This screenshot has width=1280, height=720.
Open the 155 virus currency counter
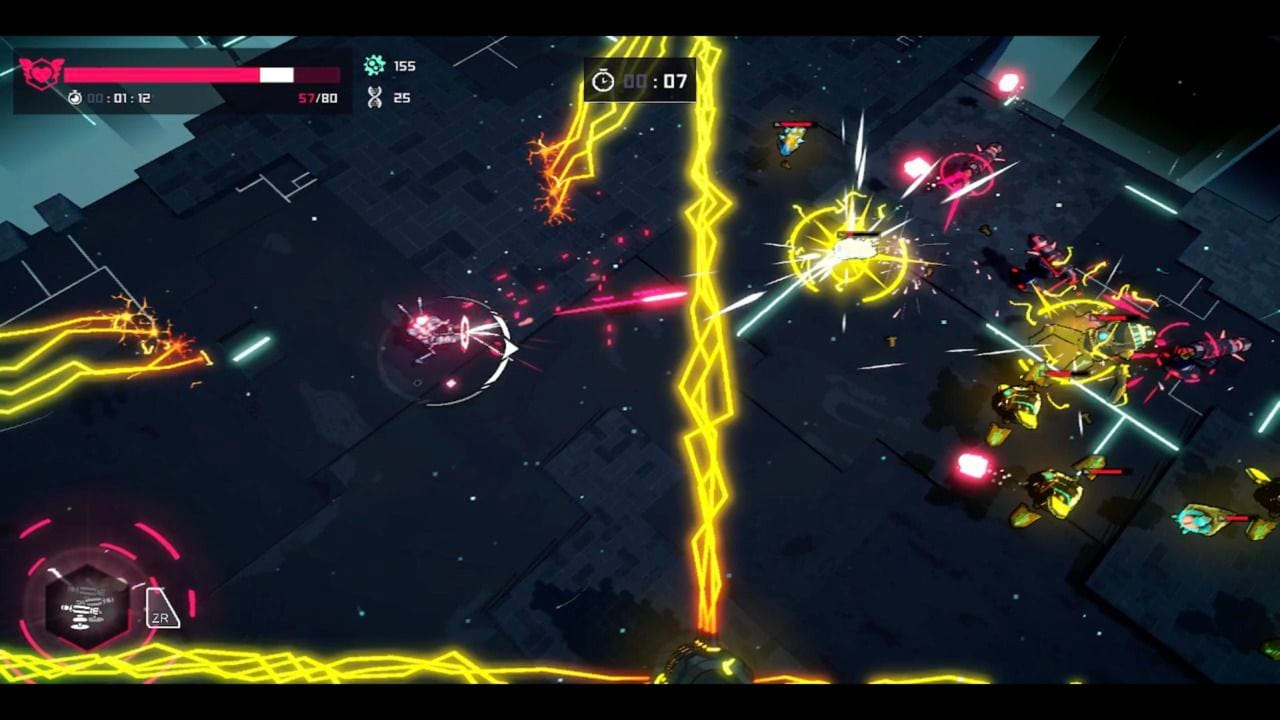[x=404, y=66]
